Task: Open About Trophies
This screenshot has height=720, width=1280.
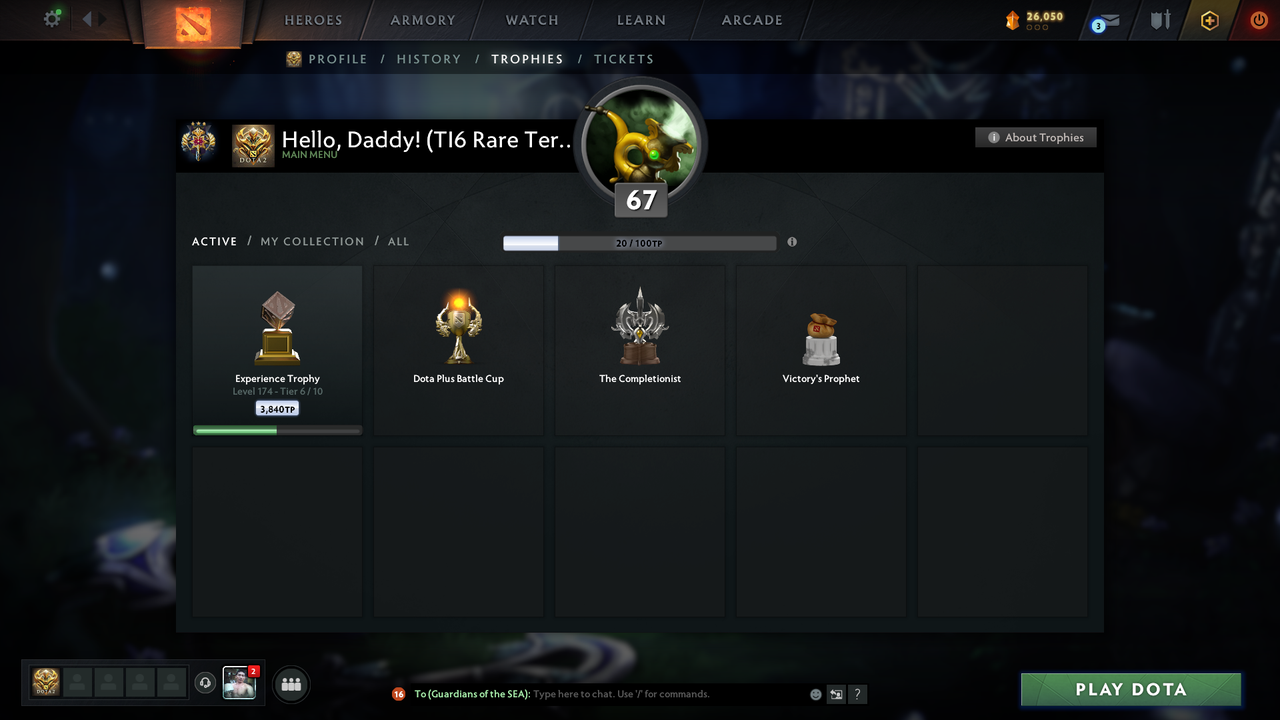Action: 1036,137
